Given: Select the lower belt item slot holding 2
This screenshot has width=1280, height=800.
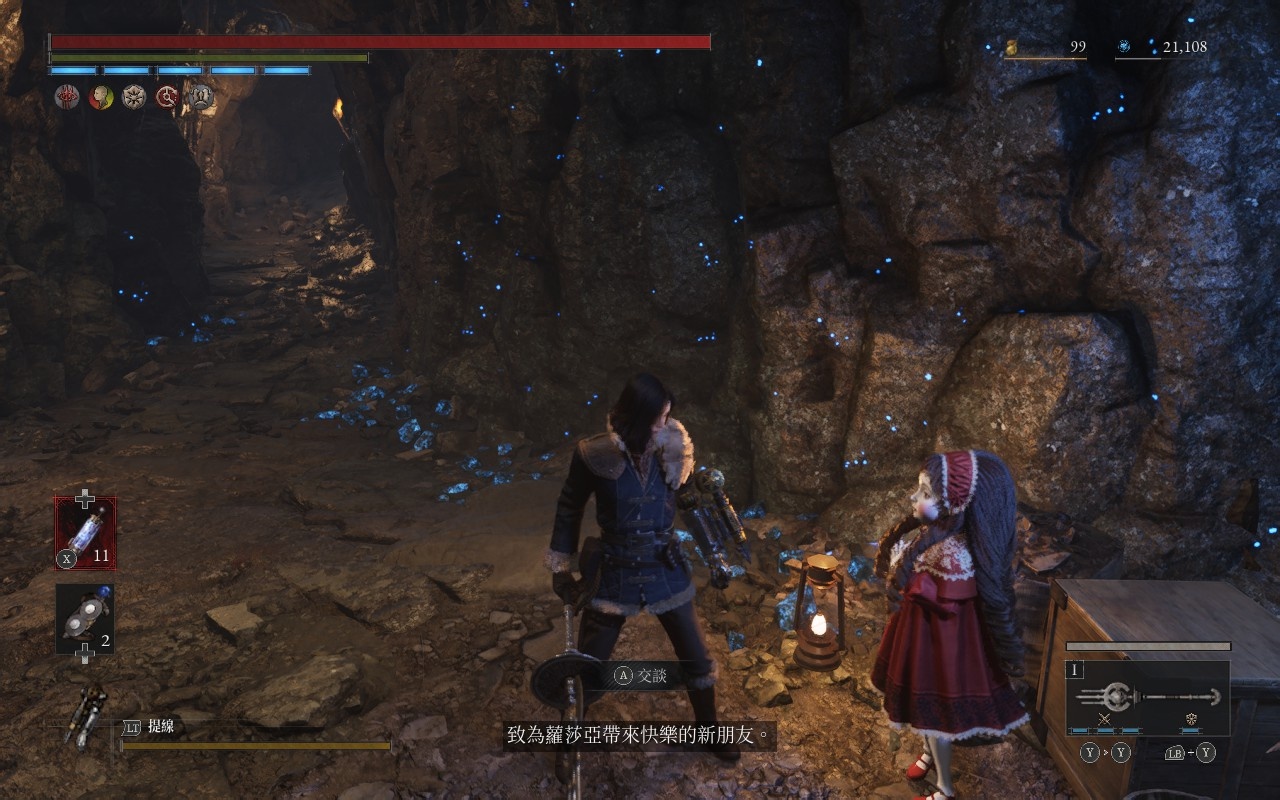Looking at the screenshot, I should (85, 619).
